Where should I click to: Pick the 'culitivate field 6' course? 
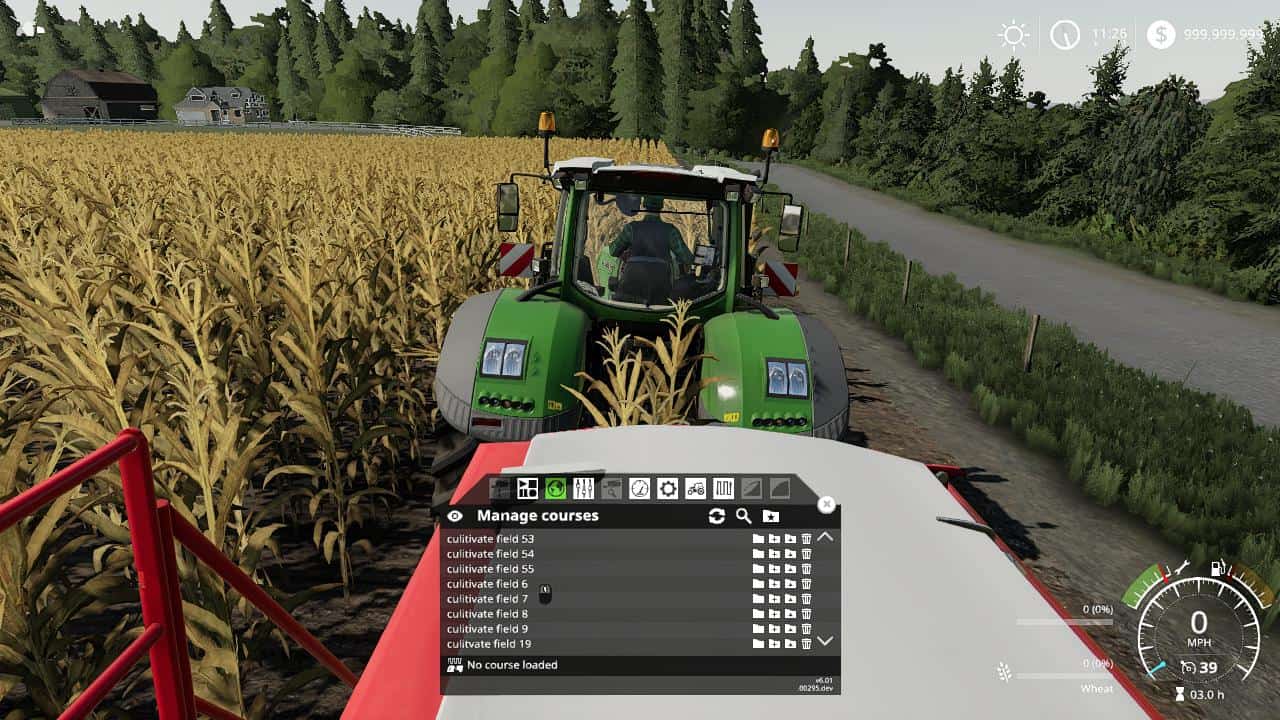click(487, 584)
